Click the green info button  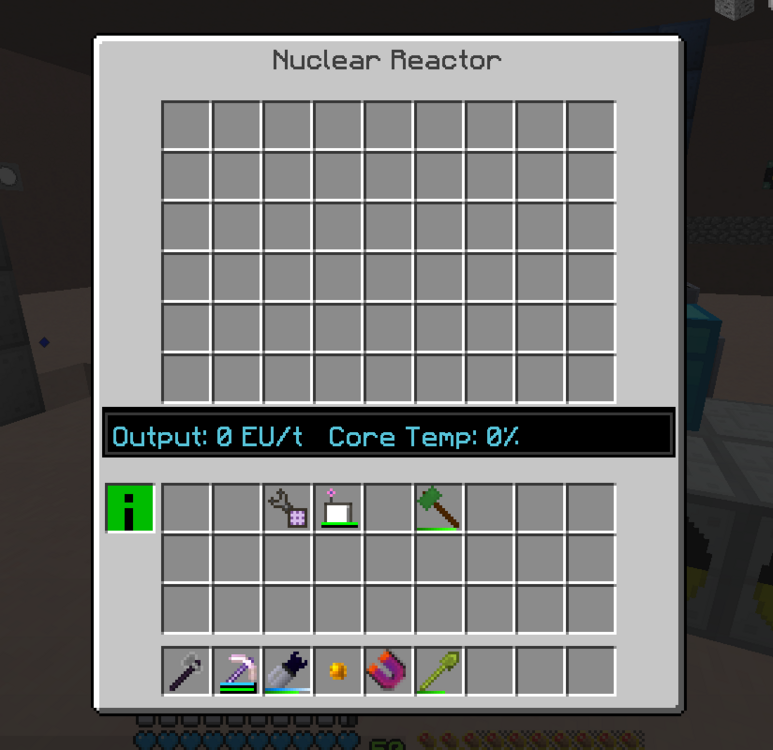(130, 508)
